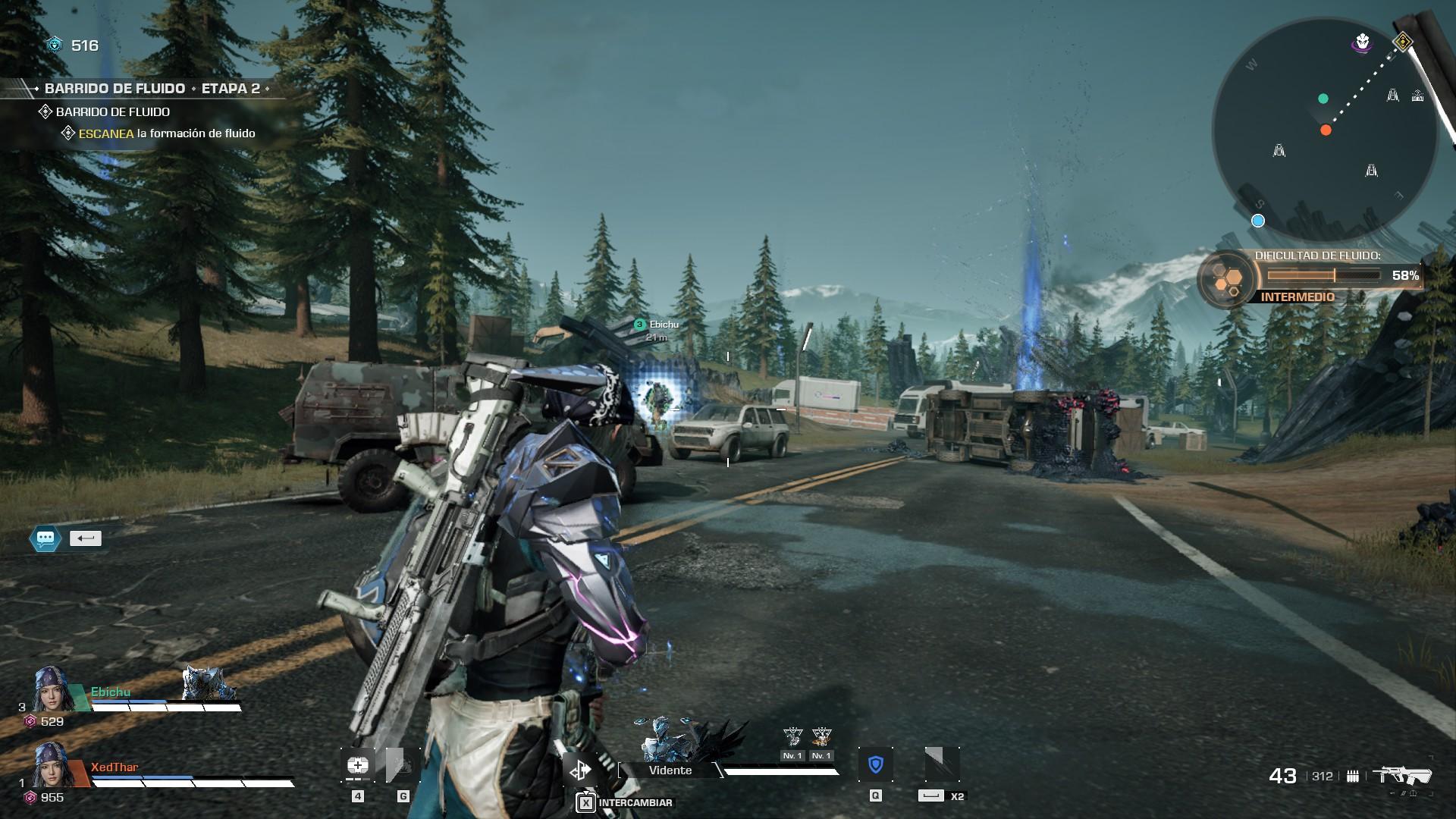The width and height of the screenshot is (1456, 819).
Task: Click the character swap arrows icon
Action: (x=580, y=770)
